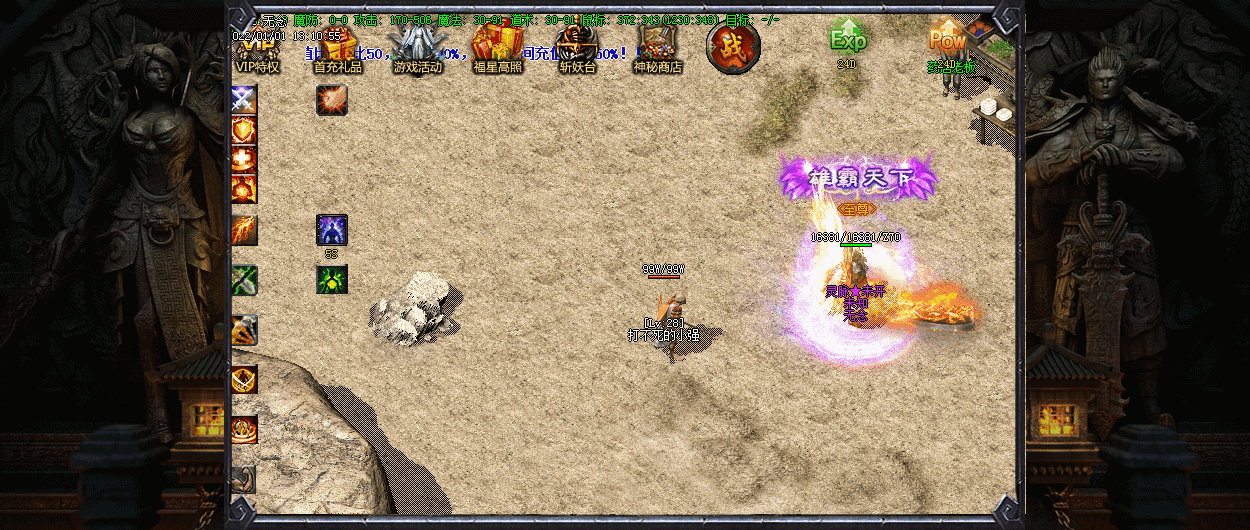Click the blue glowing figure buff icon
Image resolution: width=1250 pixels, height=530 pixels.
(332, 230)
